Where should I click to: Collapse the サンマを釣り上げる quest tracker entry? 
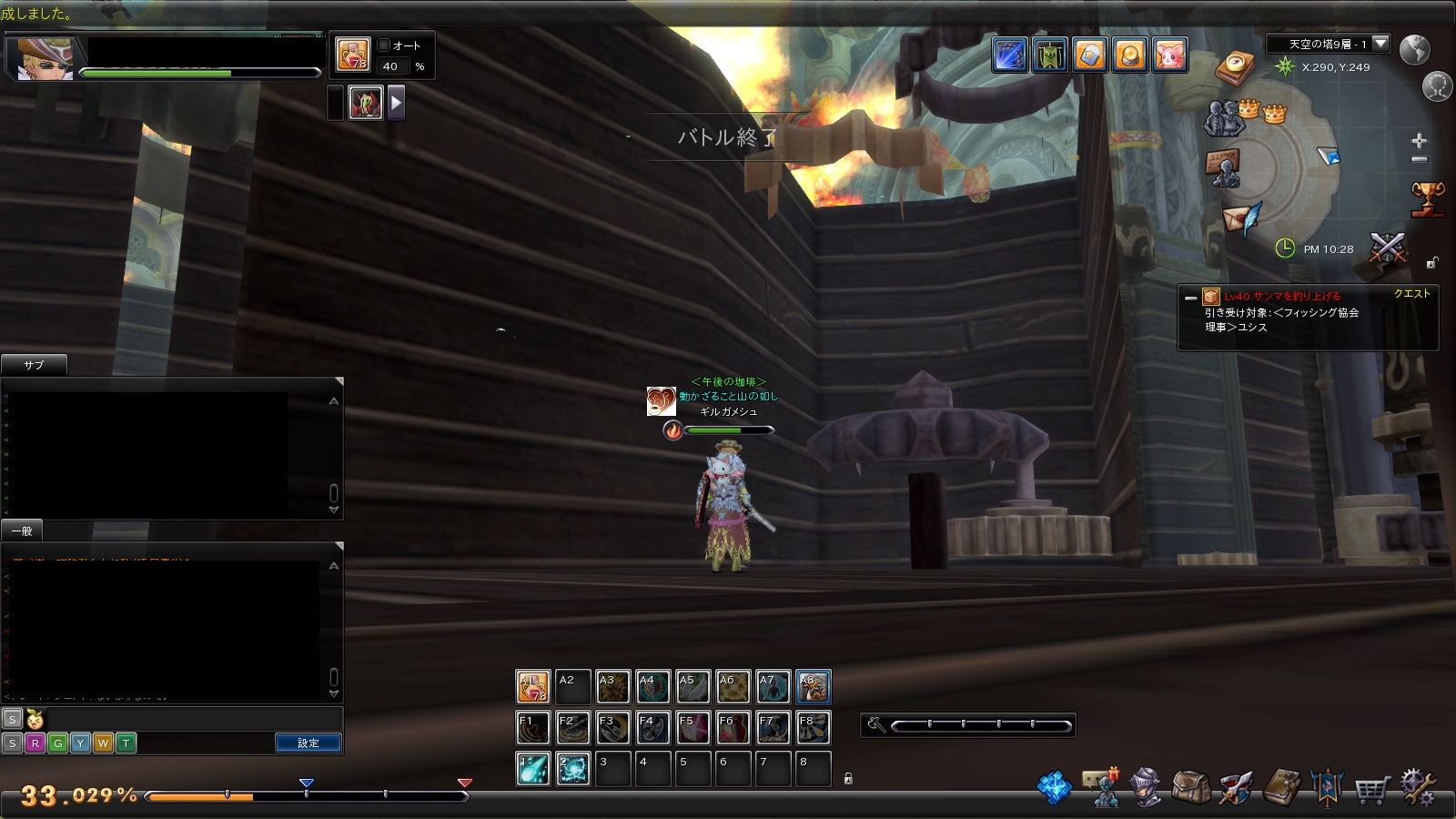pyautogui.click(x=1190, y=298)
